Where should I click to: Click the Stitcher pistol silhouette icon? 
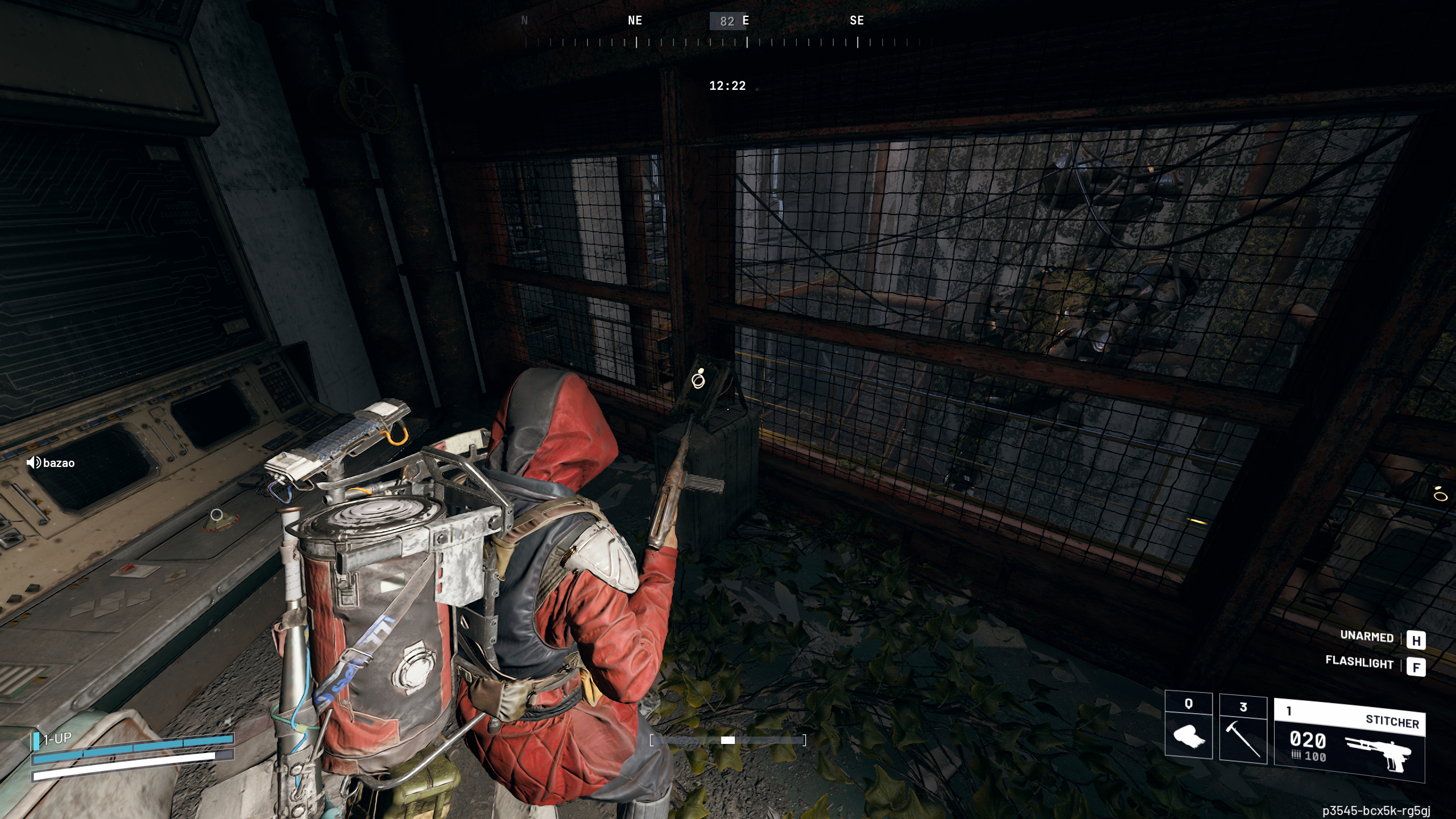pos(1379,748)
